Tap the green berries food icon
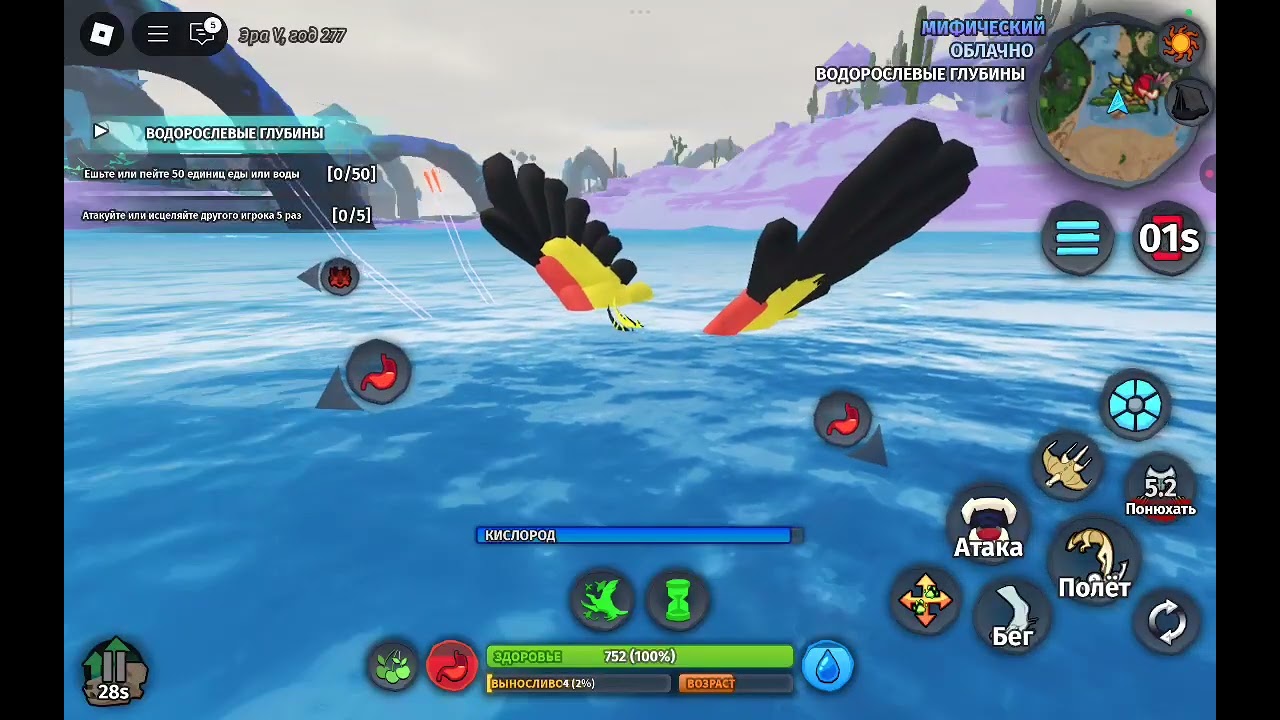This screenshot has height=720, width=1280. point(393,666)
